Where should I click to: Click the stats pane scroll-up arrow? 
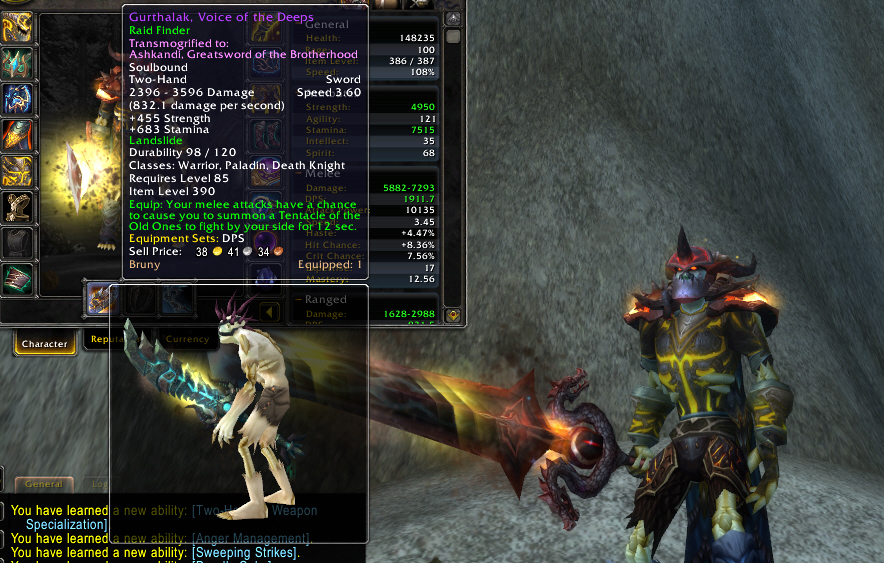tap(453, 19)
